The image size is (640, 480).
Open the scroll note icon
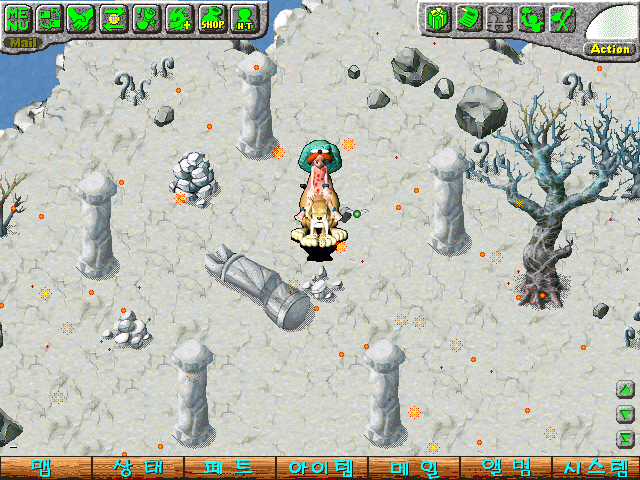coord(466,17)
